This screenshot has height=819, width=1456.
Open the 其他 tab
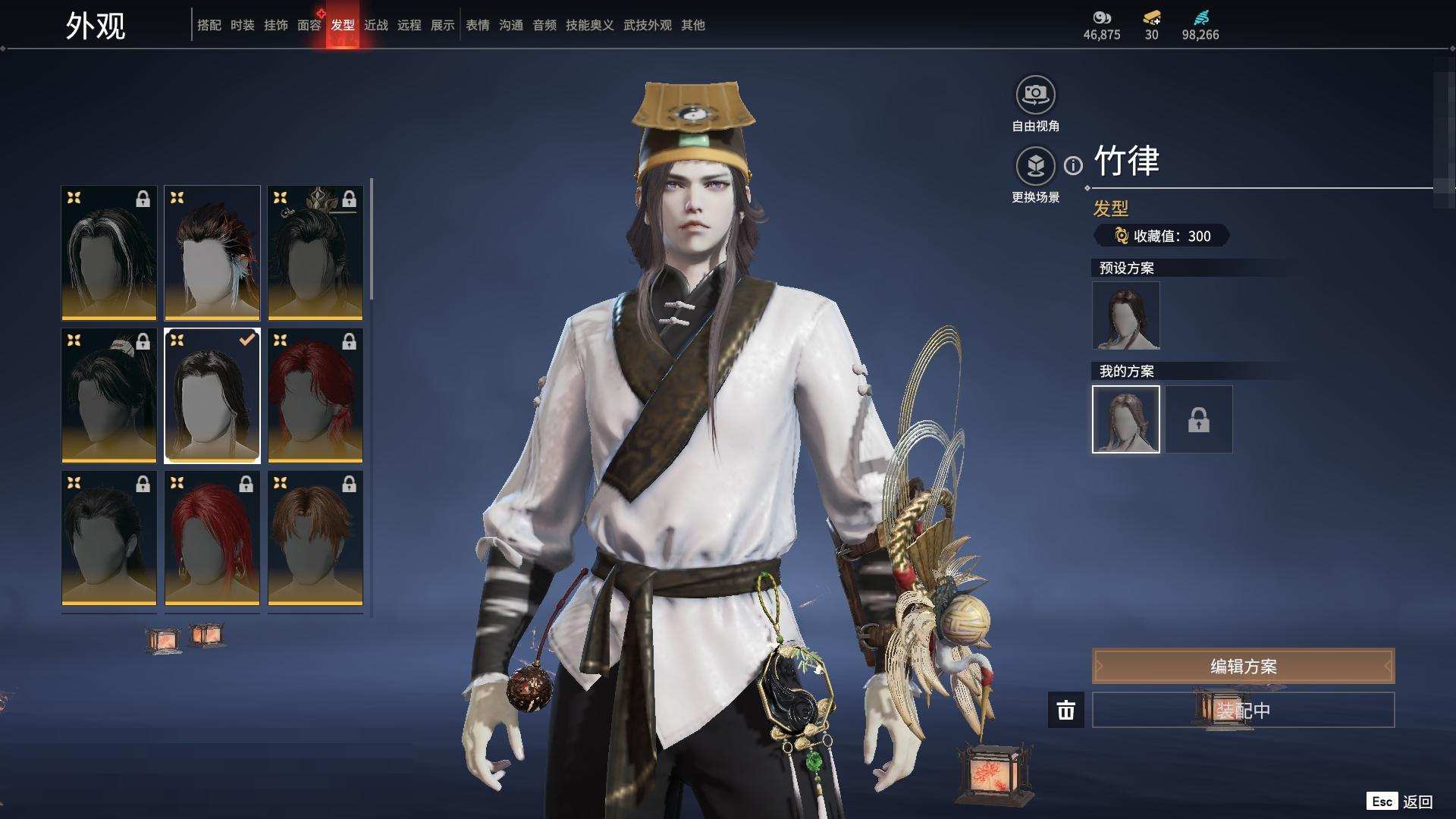tap(692, 25)
